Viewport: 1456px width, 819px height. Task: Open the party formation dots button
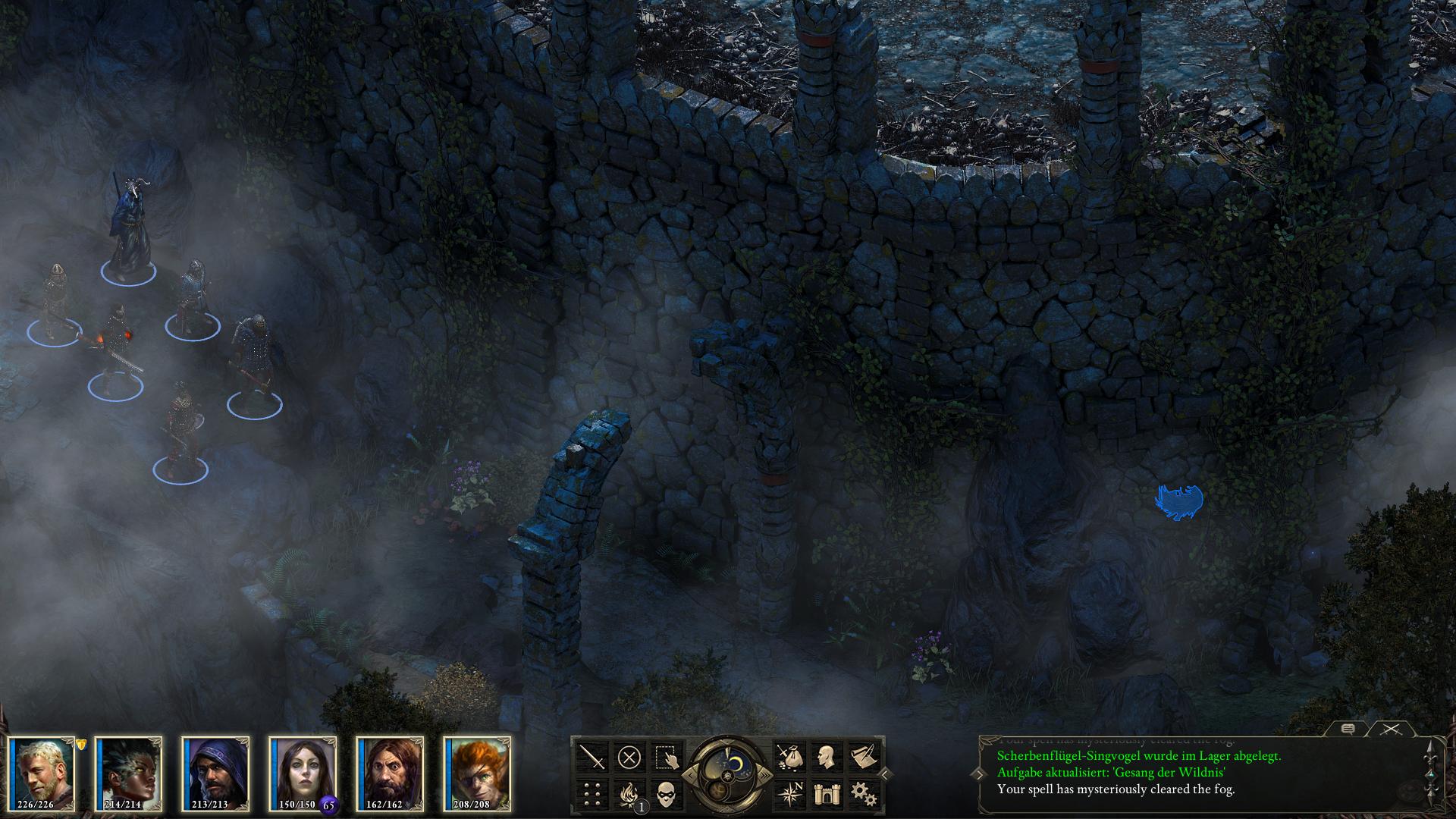point(591,794)
